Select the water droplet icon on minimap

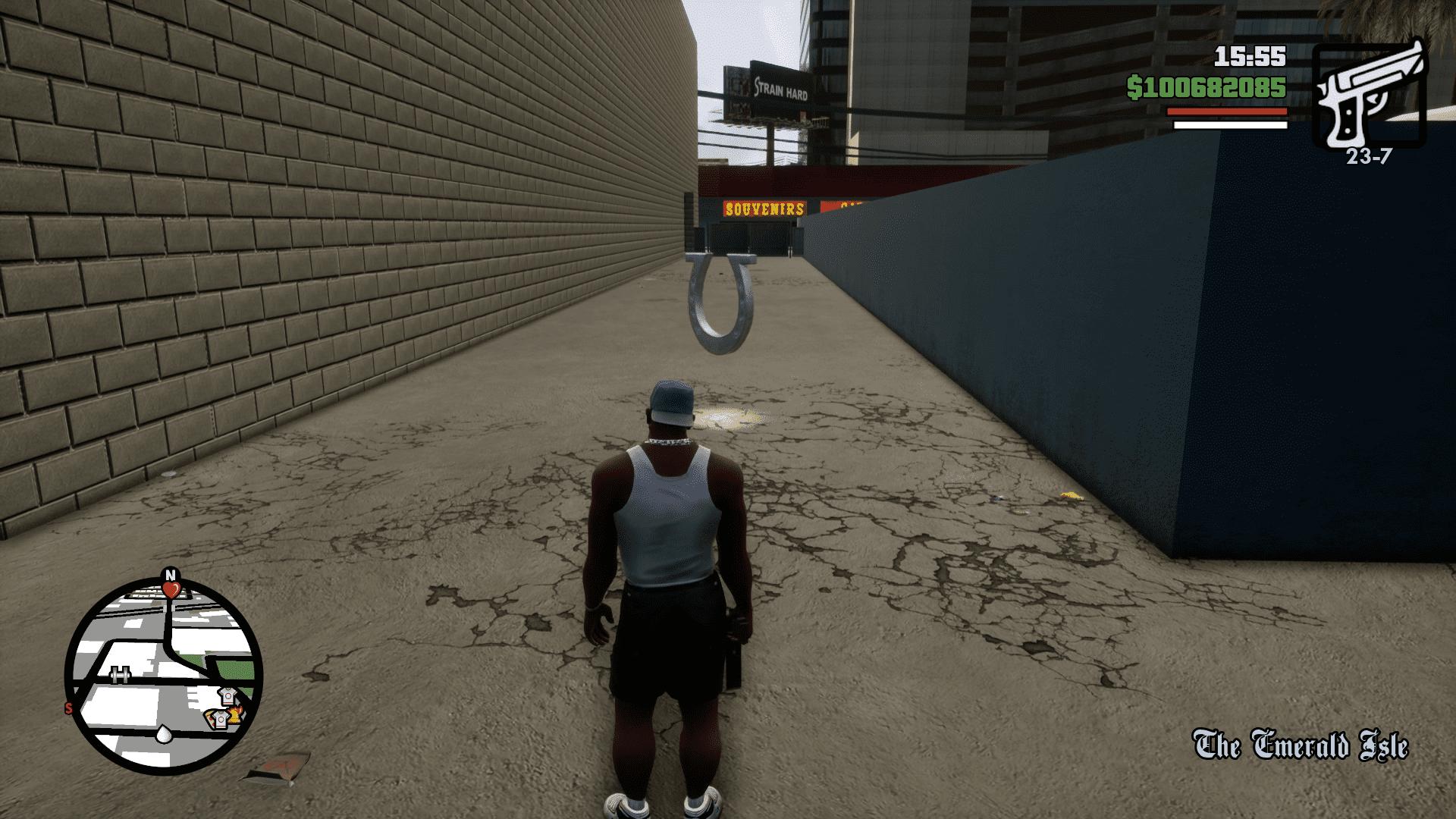163,735
